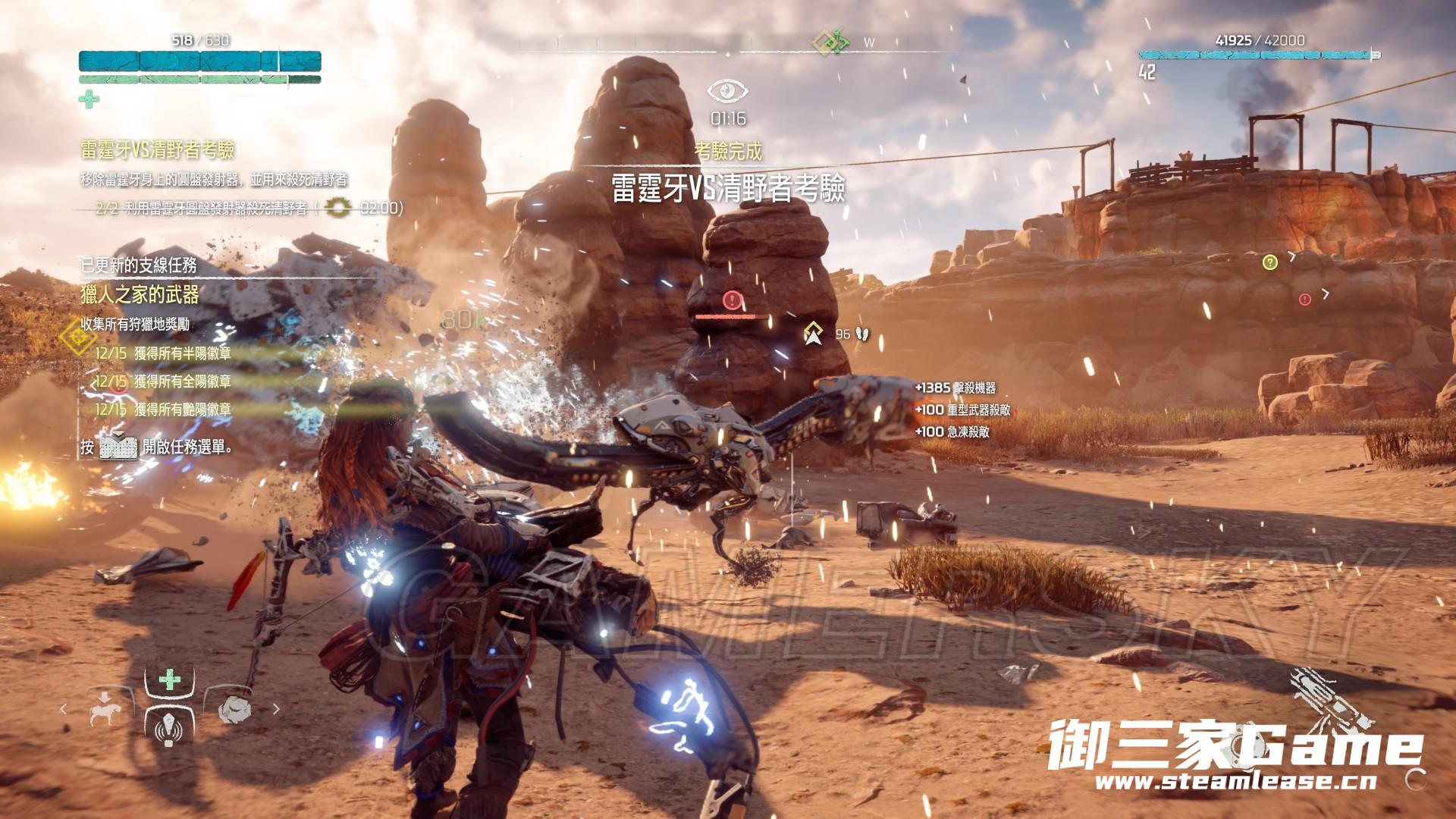Open the 獵人之家的武器 side quest entry
The height and width of the screenshot is (819, 1456).
(140, 293)
